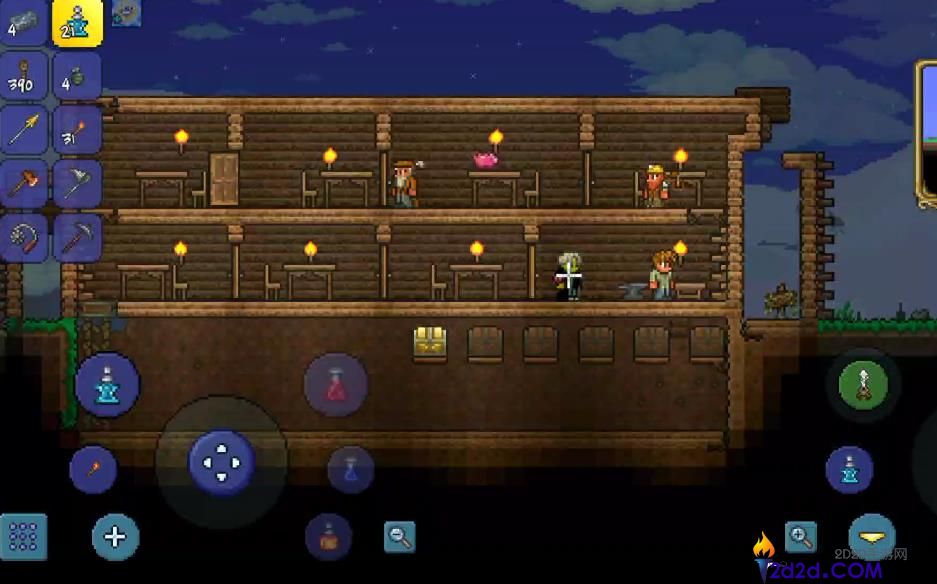Use the dark blue mana potion button
This screenshot has height=584, width=937.
[x=351, y=469]
